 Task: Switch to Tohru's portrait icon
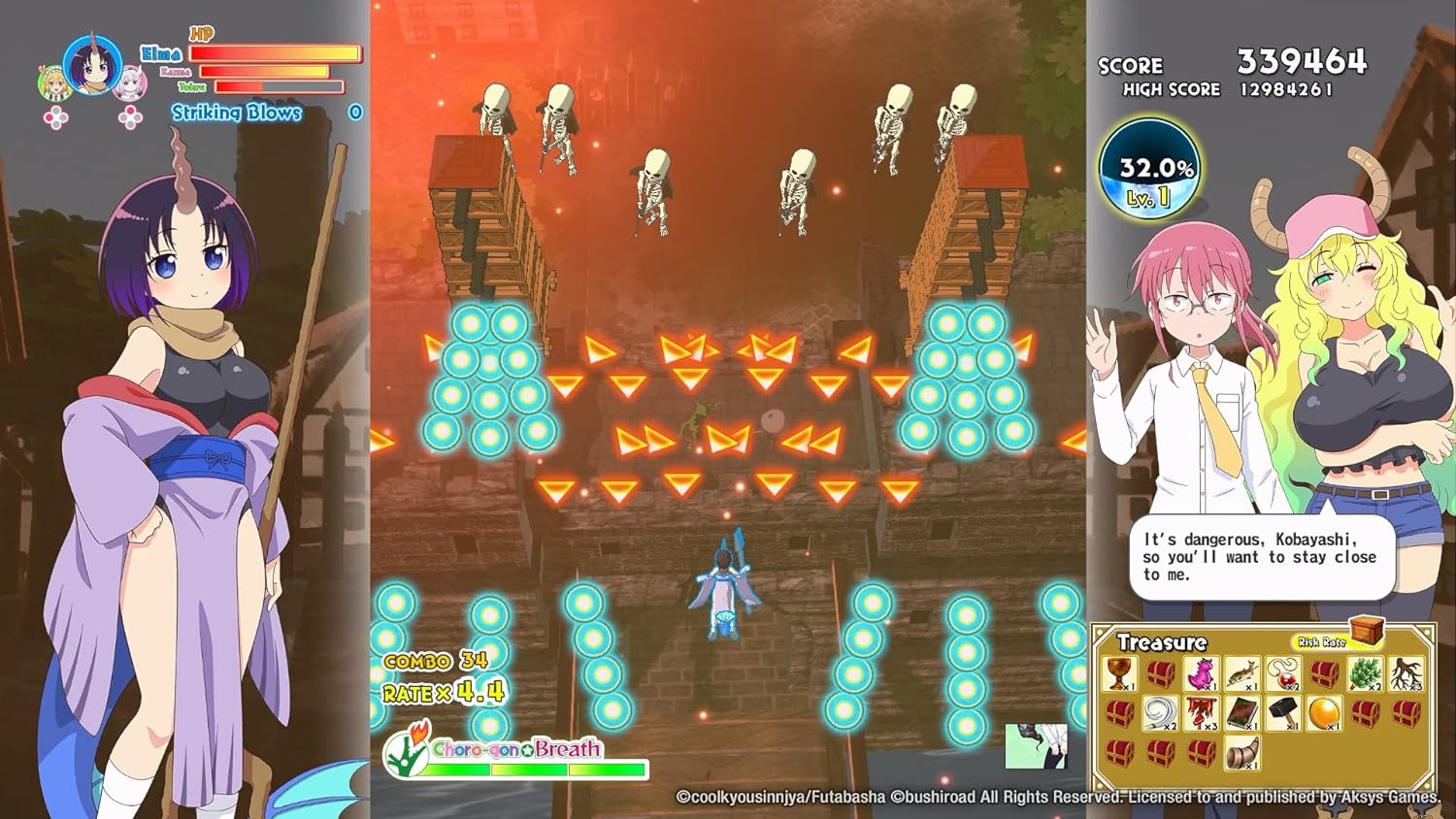[x=55, y=83]
